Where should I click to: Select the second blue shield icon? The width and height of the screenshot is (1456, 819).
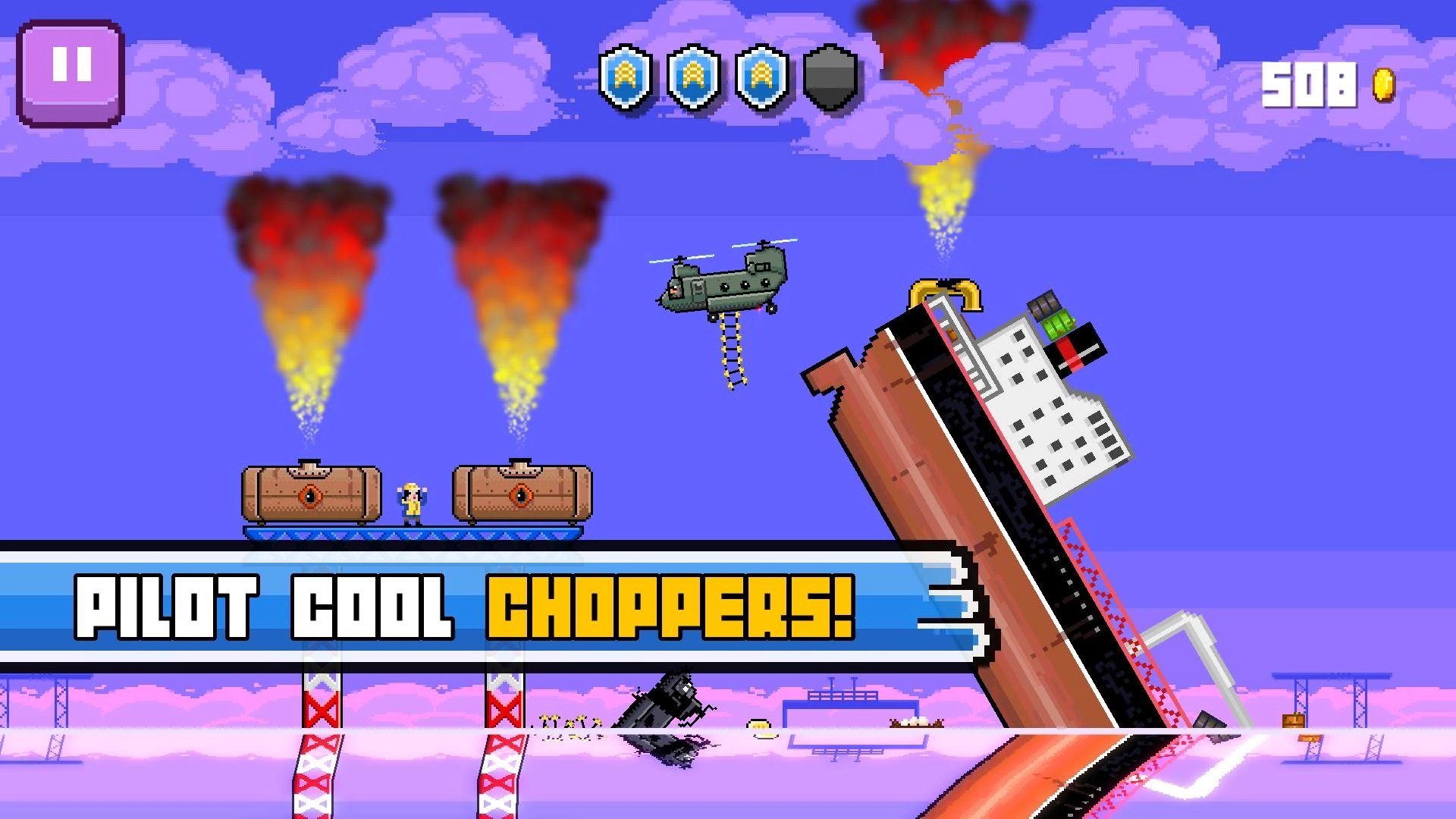coord(694,81)
